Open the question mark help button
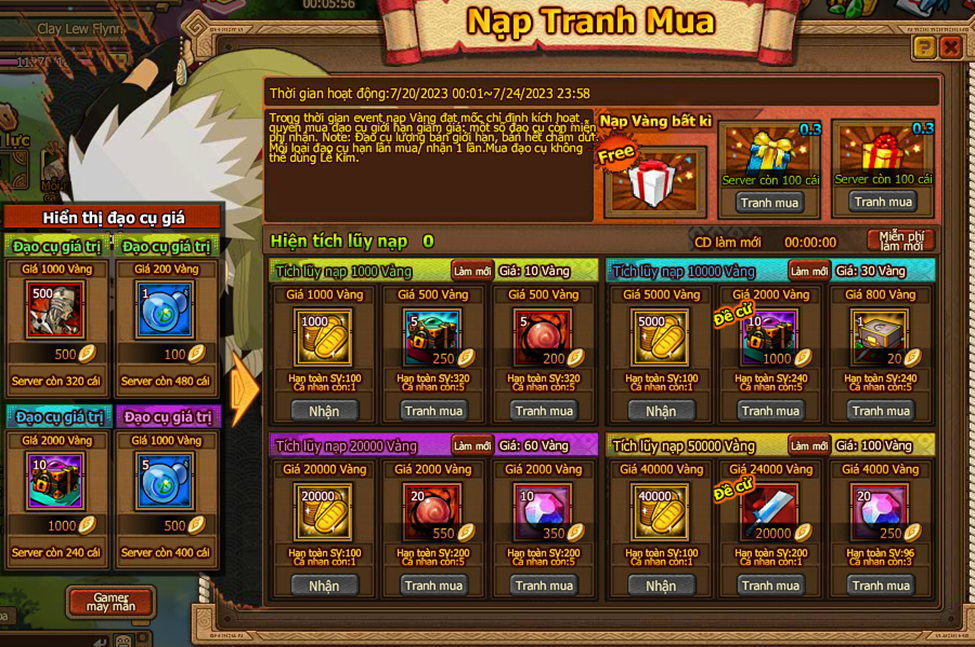 (925, 47)
